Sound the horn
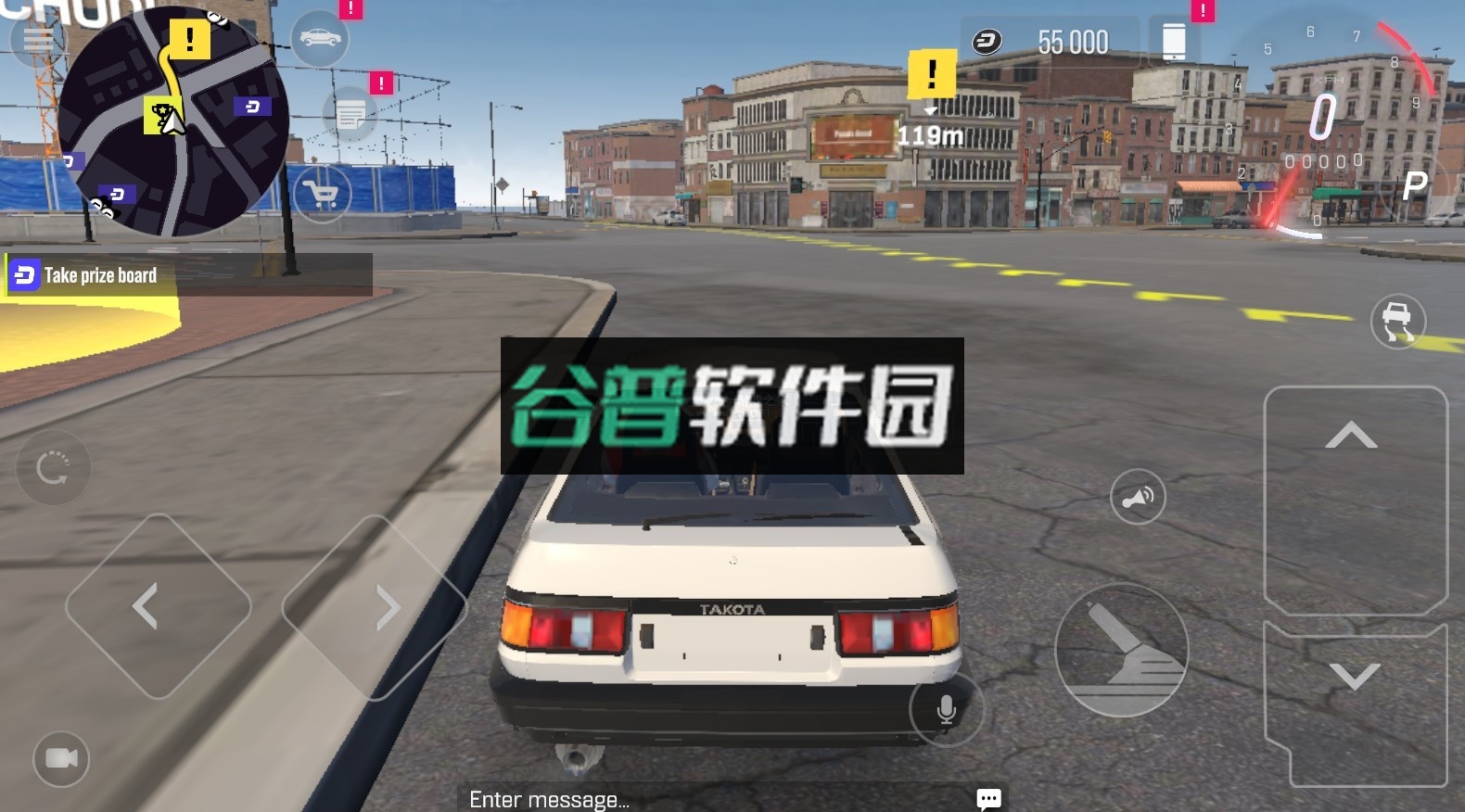 pos(1140,497)
